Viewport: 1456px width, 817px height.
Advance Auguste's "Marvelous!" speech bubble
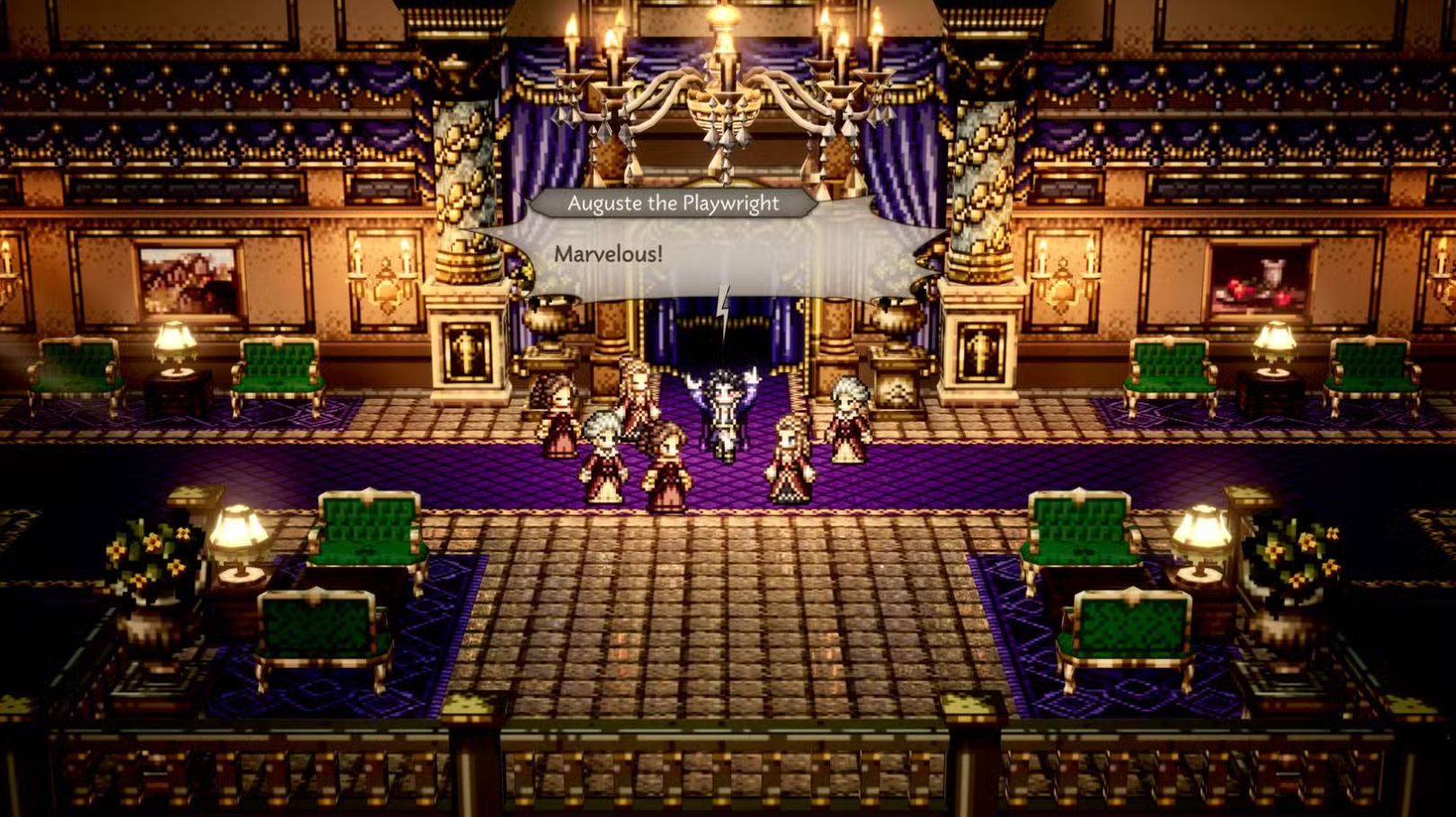pos(710,255)
